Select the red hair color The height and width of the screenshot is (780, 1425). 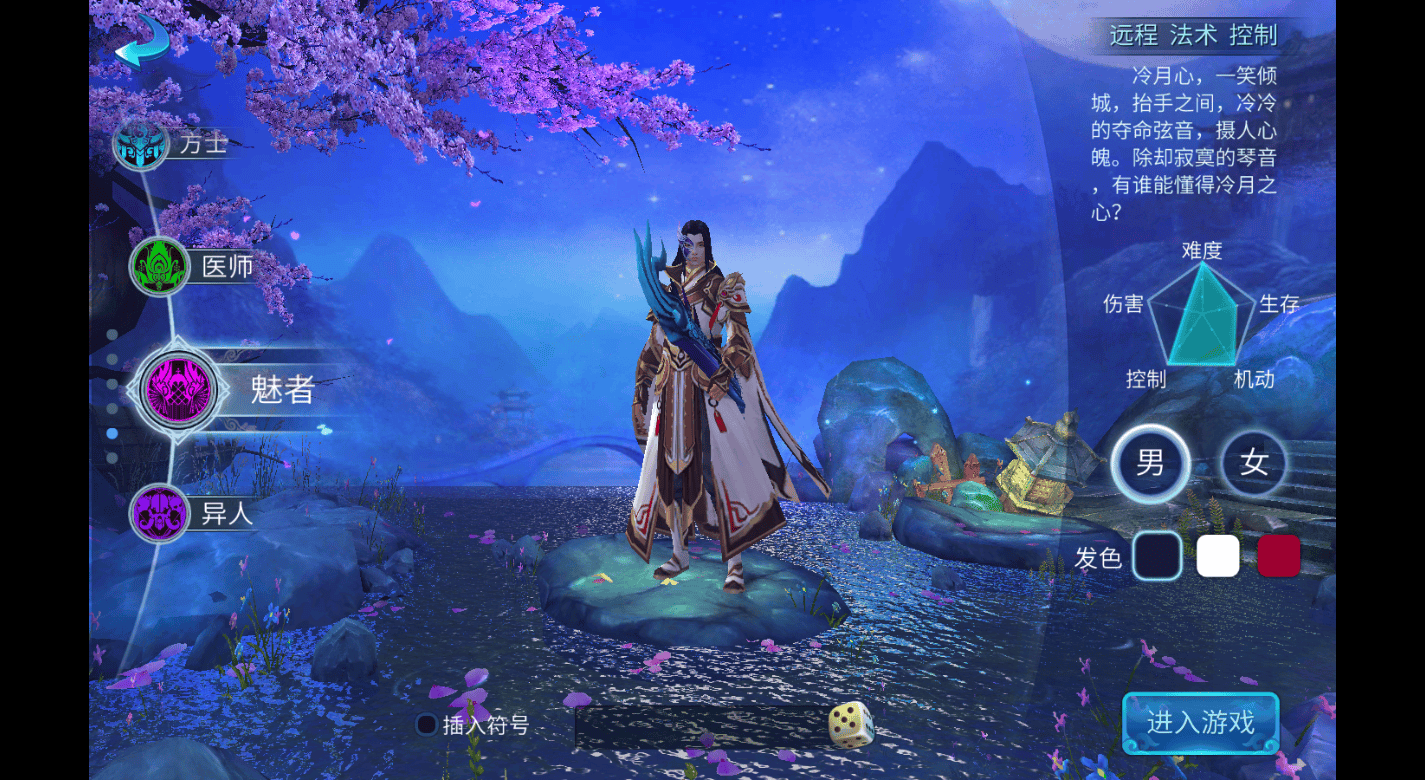pos(1278,556)
